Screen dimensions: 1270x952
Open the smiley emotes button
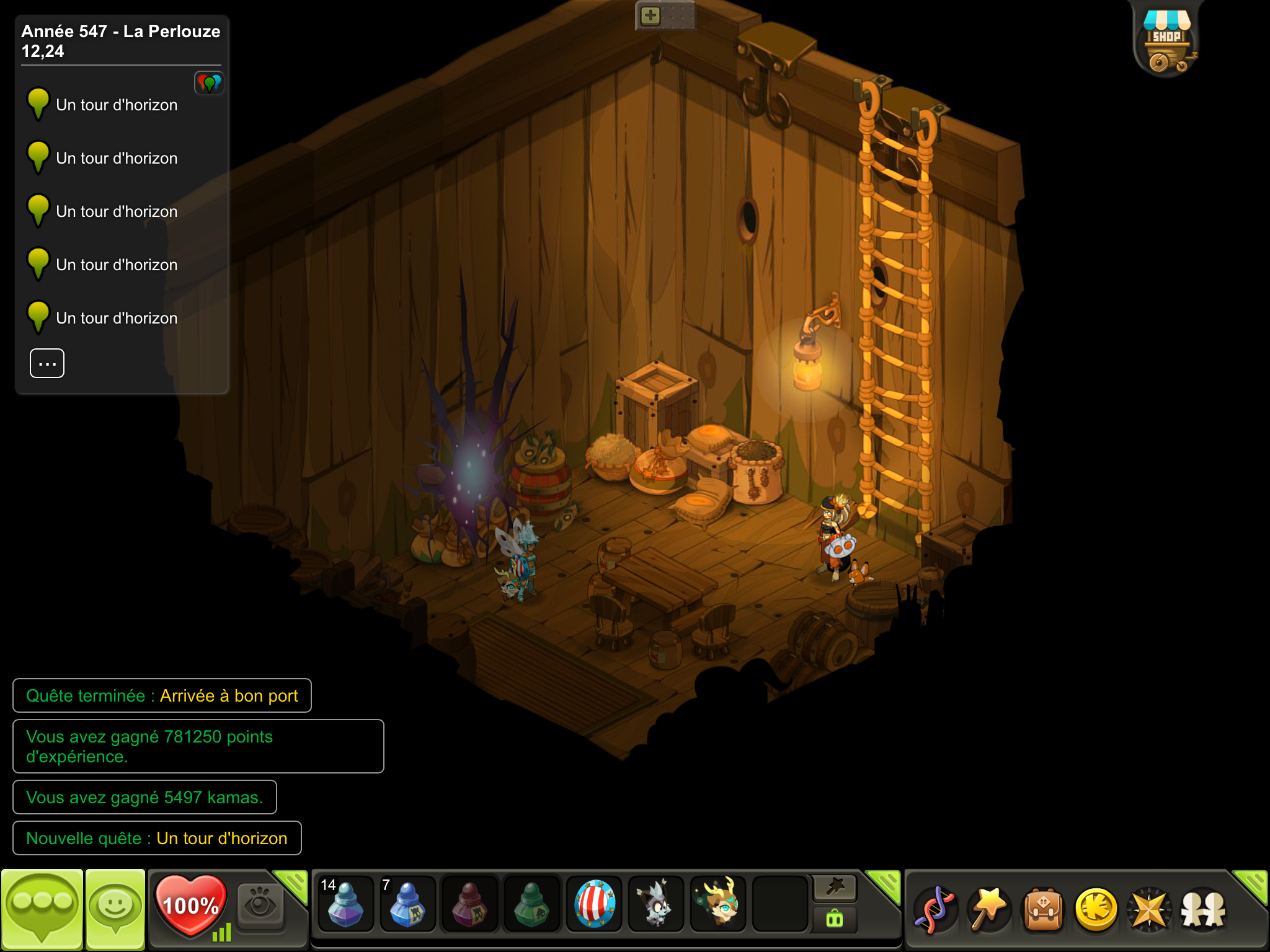115,909
